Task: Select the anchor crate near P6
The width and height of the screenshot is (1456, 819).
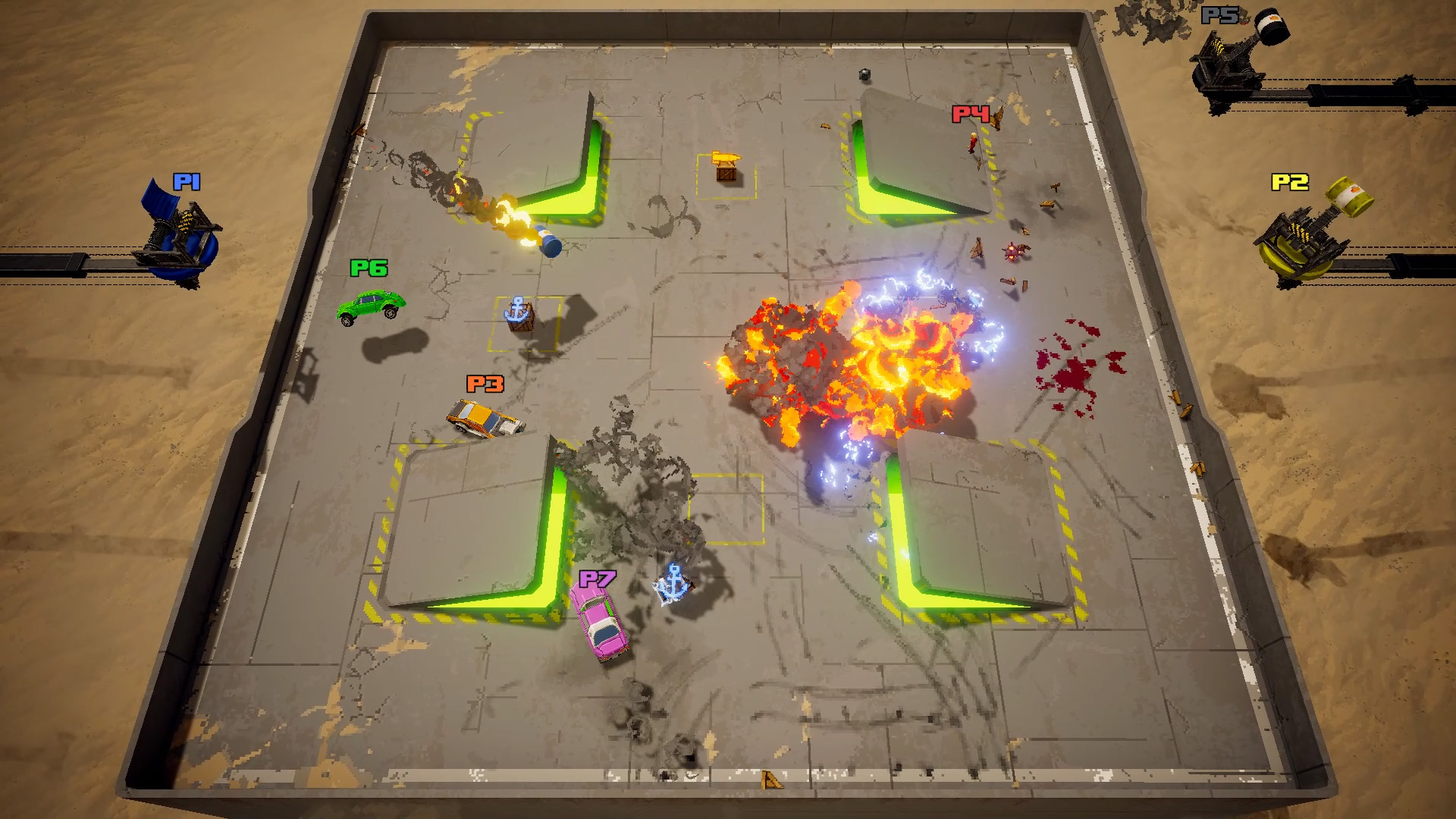Action: click(x=519, y=315)
